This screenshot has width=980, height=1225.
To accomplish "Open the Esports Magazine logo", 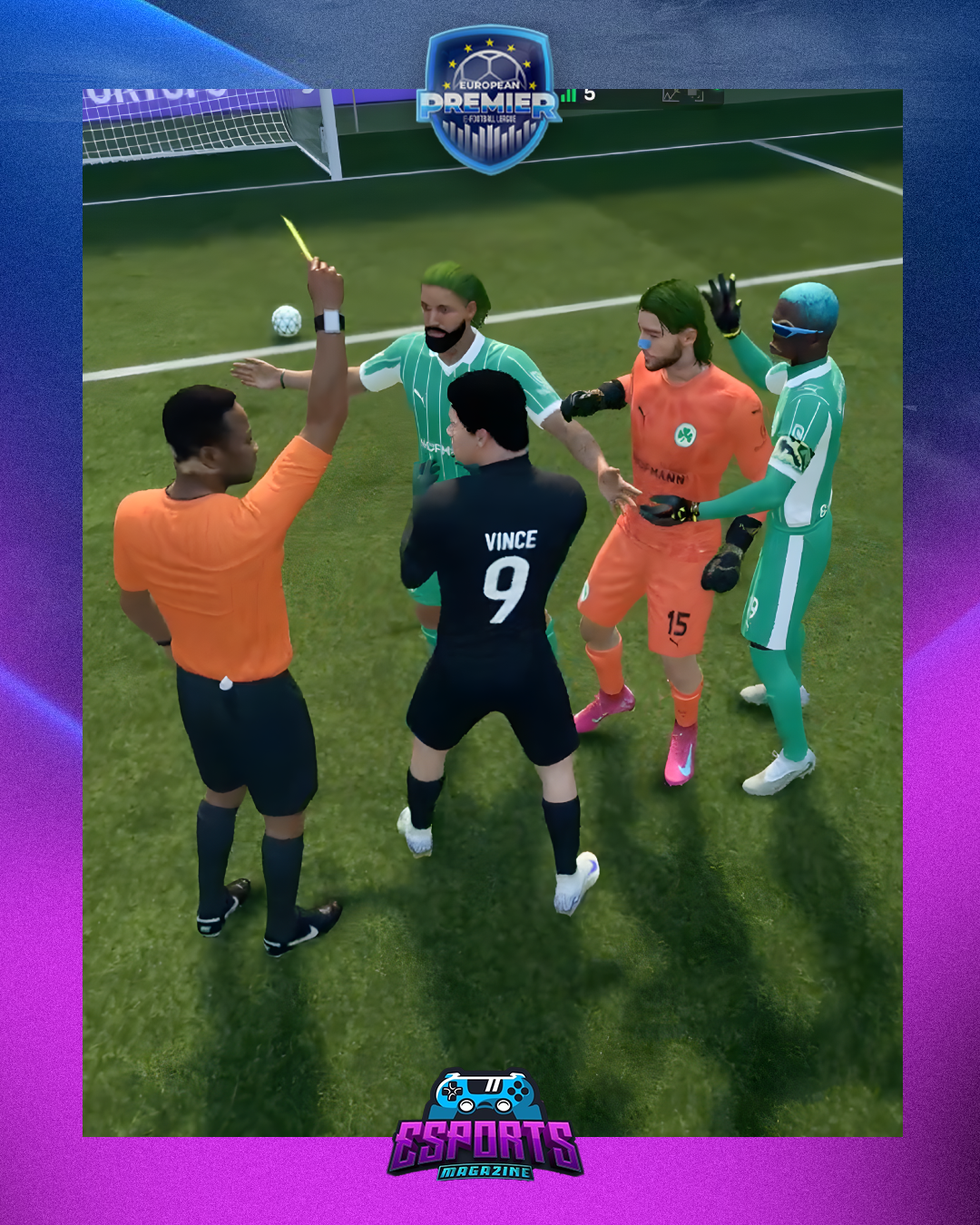I will point(485,1126).
